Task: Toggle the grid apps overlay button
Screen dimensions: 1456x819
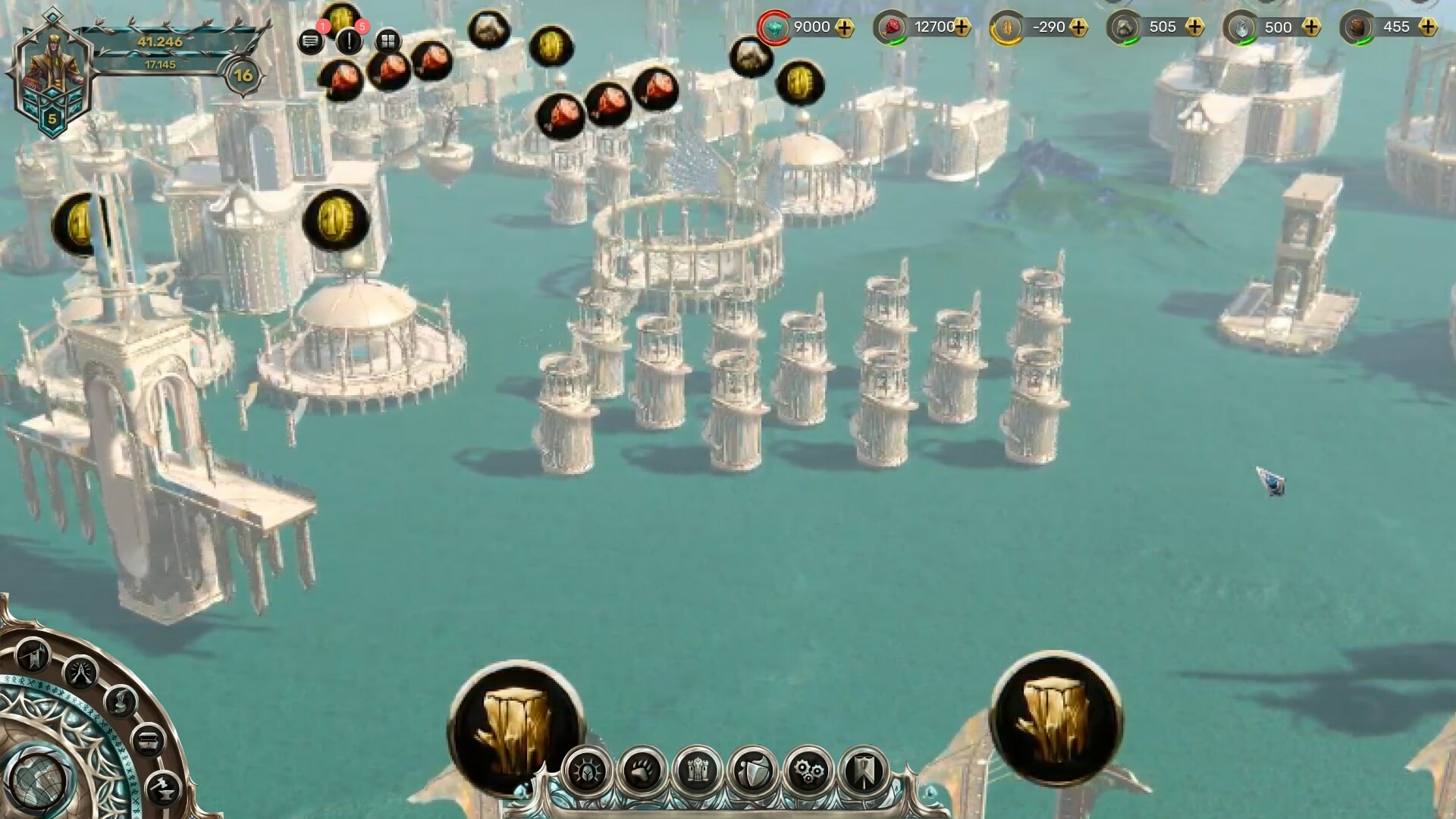Action: pos(388,41)
